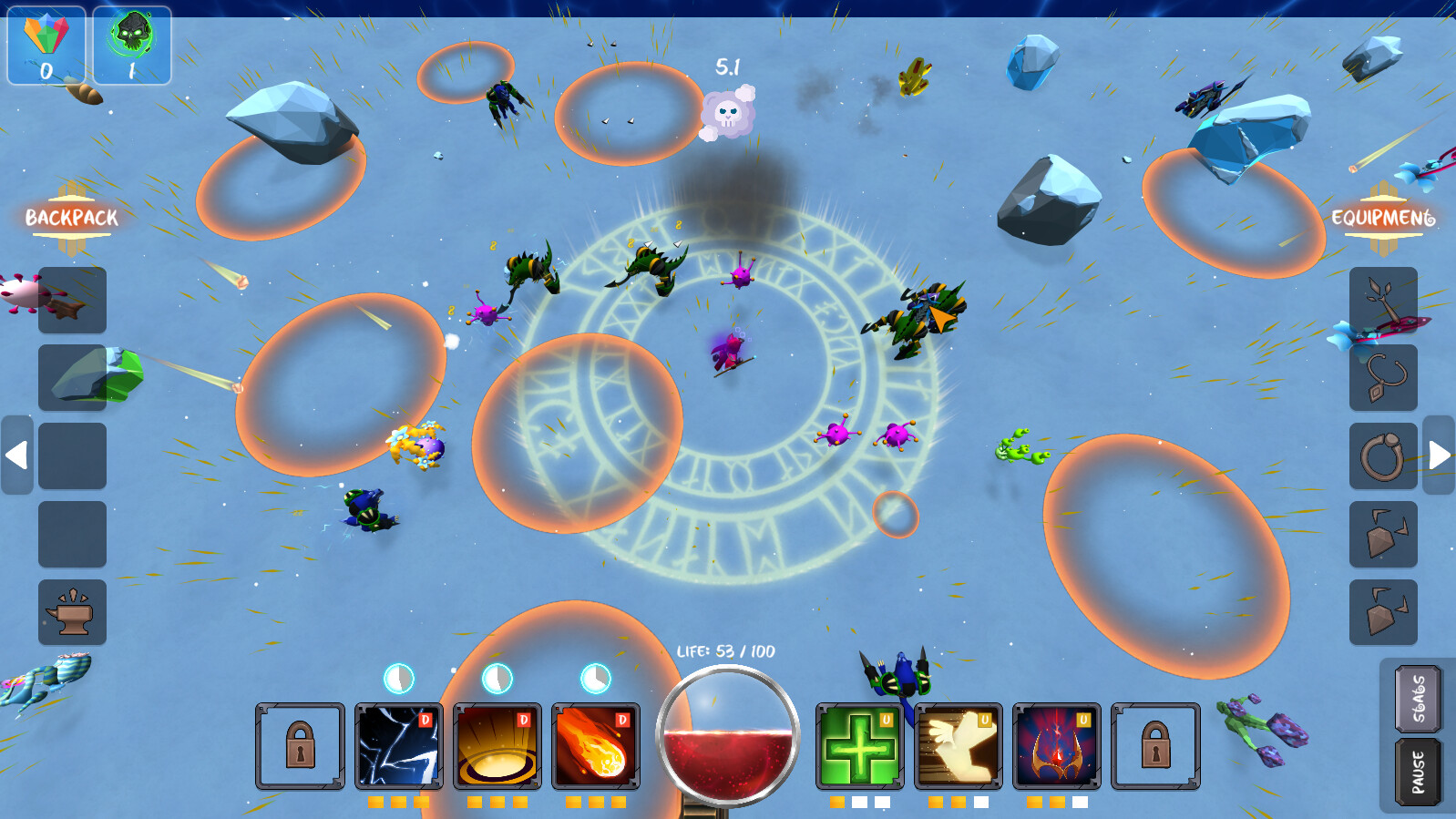Select the golden crown ability icon

tap(1058, 745)
